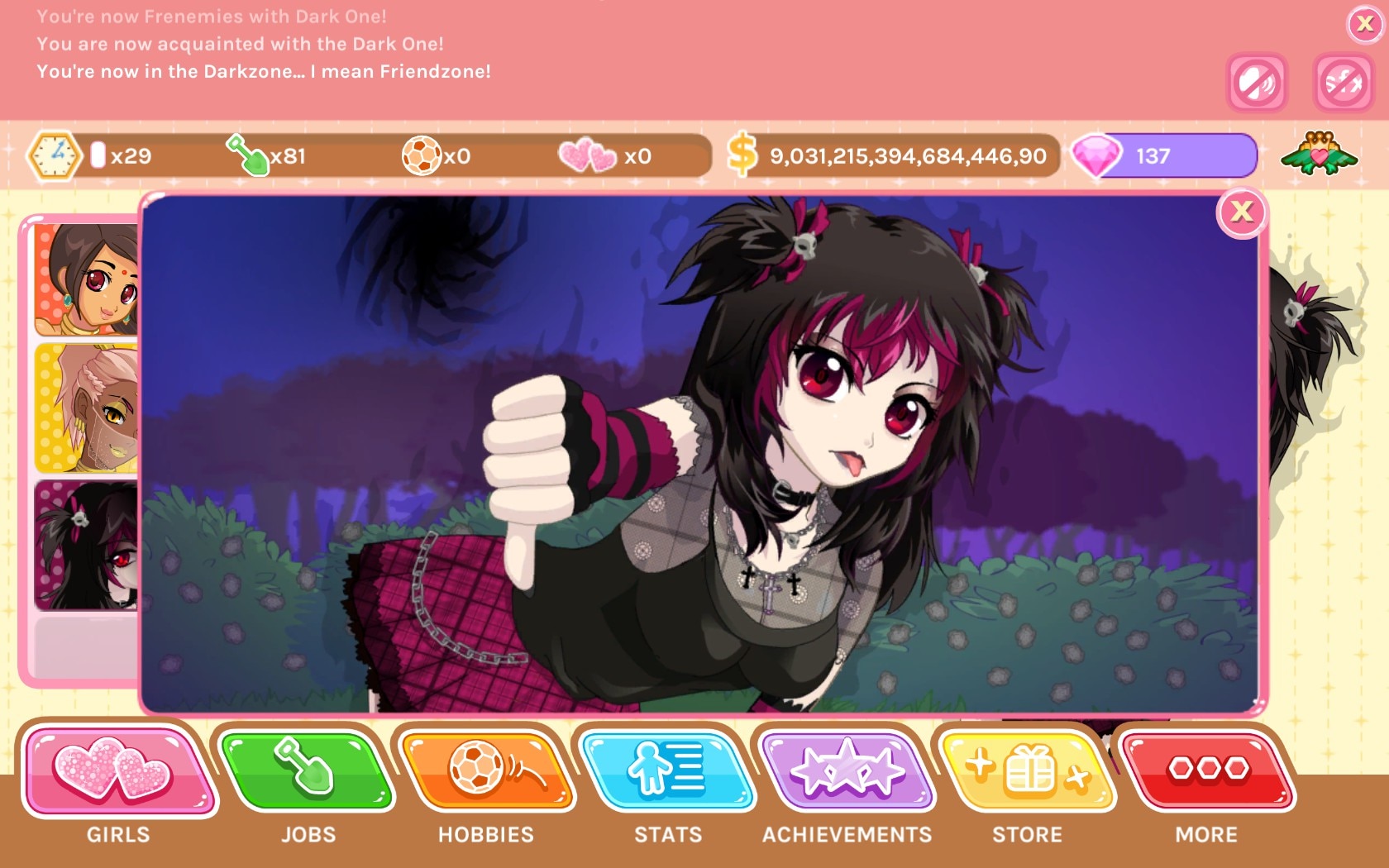Click the hexagonal clock time-block icon
The height and width of the screenshot is (868, 1389).
55,155
